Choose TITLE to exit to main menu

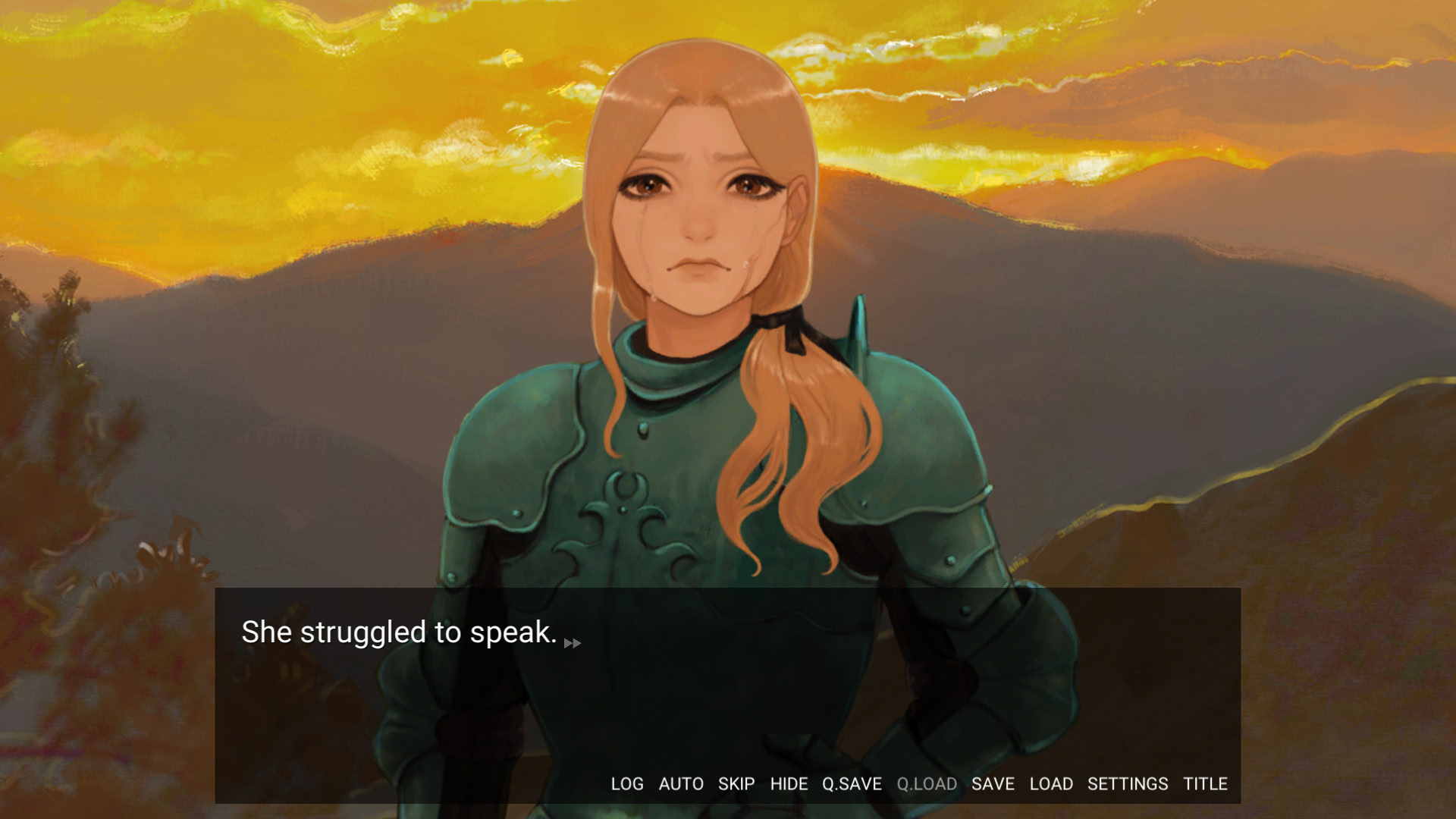[x=1207, y=784]
